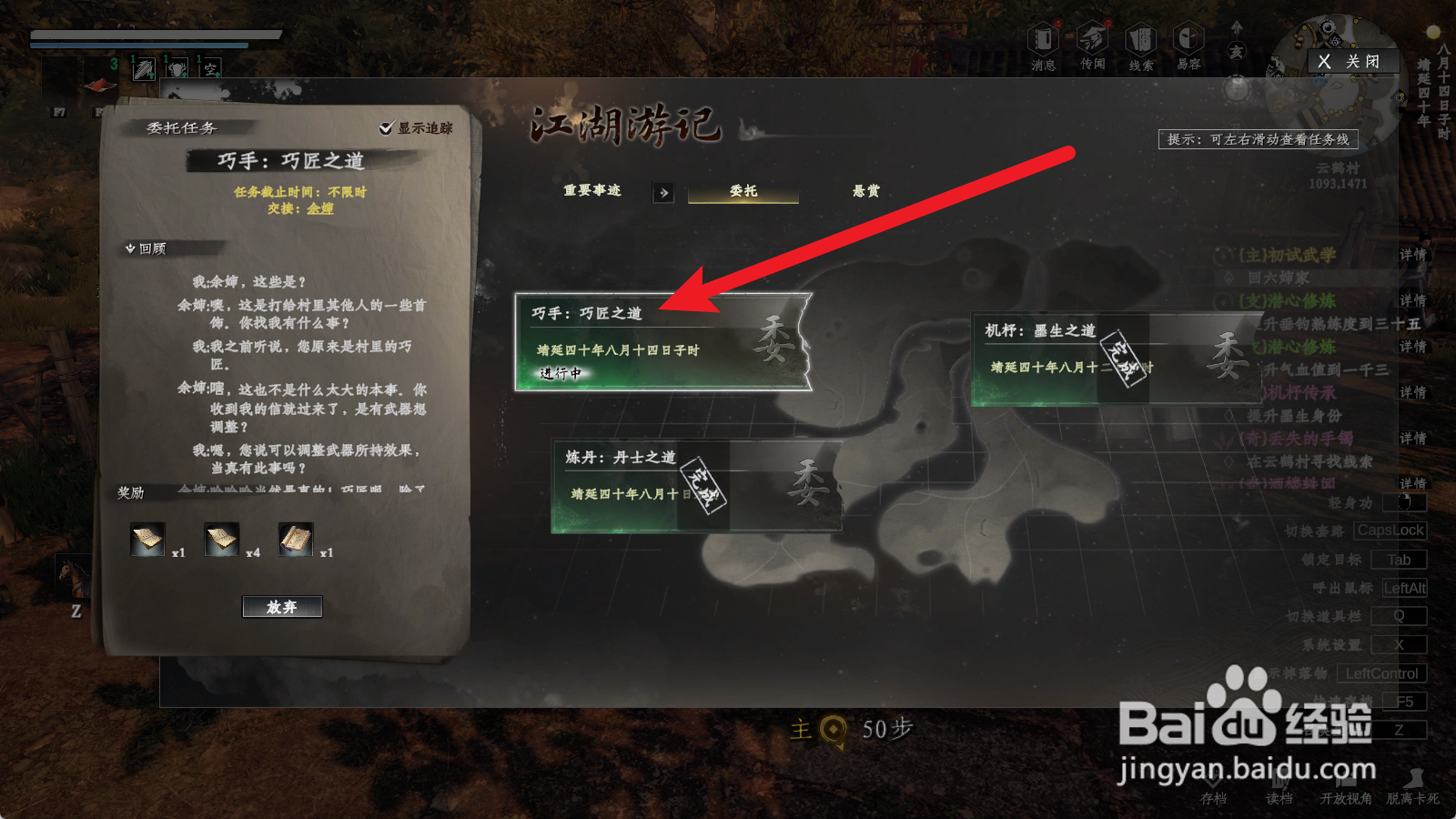The width and height of the screenshot is (1456, 819).
Task: Click the arrow chevron beside 重要事迹 tab
Action: [x=663, y=193]
